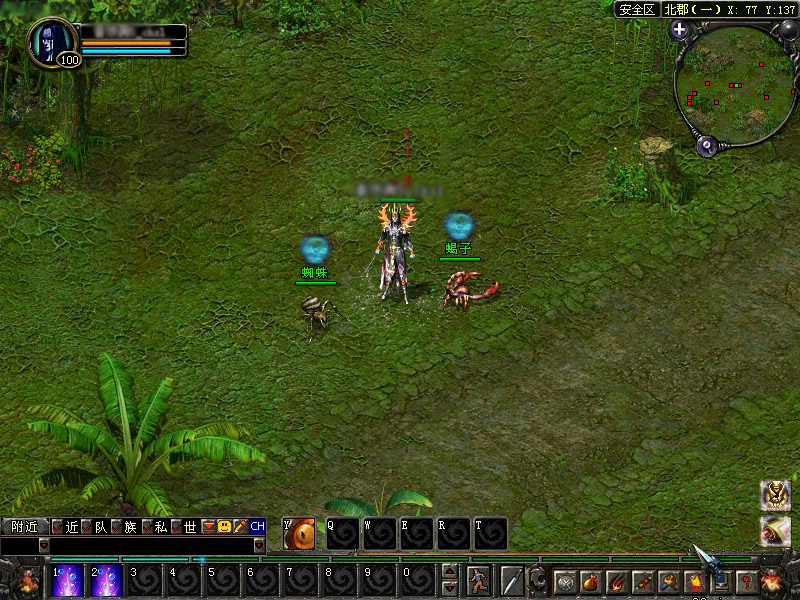Toggle the running man movement icon
Image resolution: width=800 pixels, height=600 pixels.
480,581
